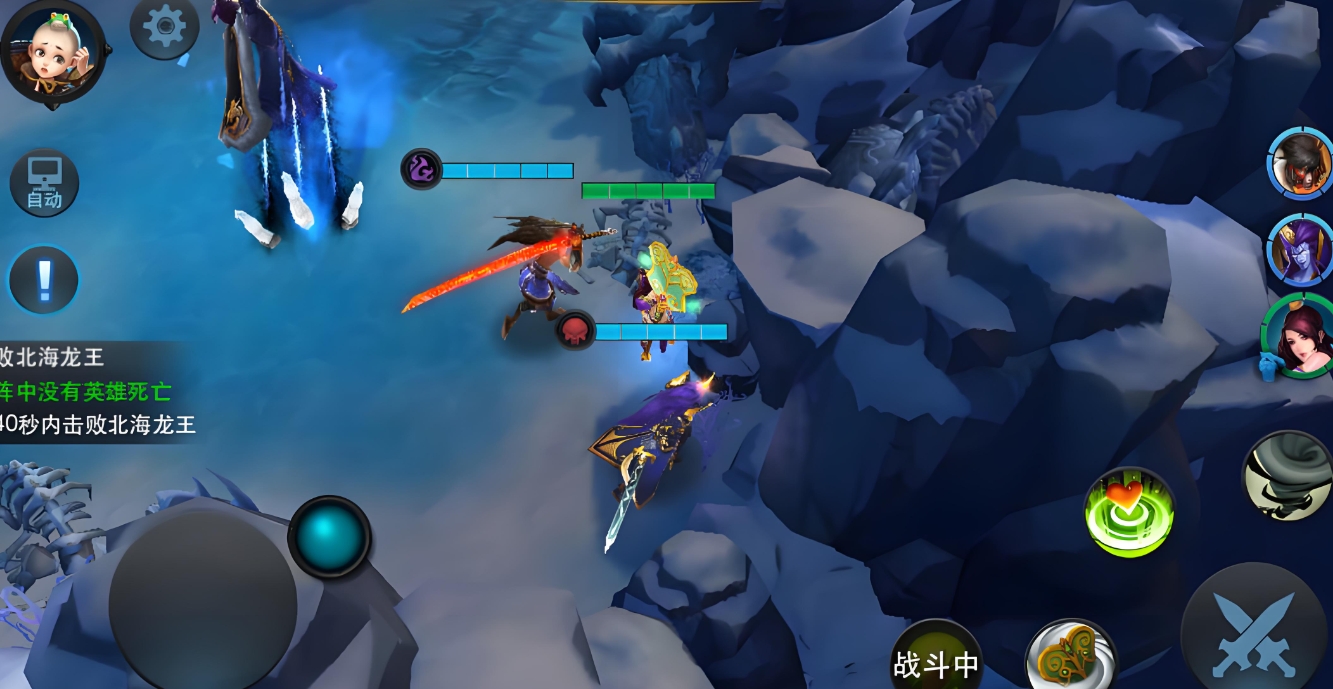Tap the cyan orb beside the joystick
The height and width of the screenshot is (689, 1333).
coord(329,536)
